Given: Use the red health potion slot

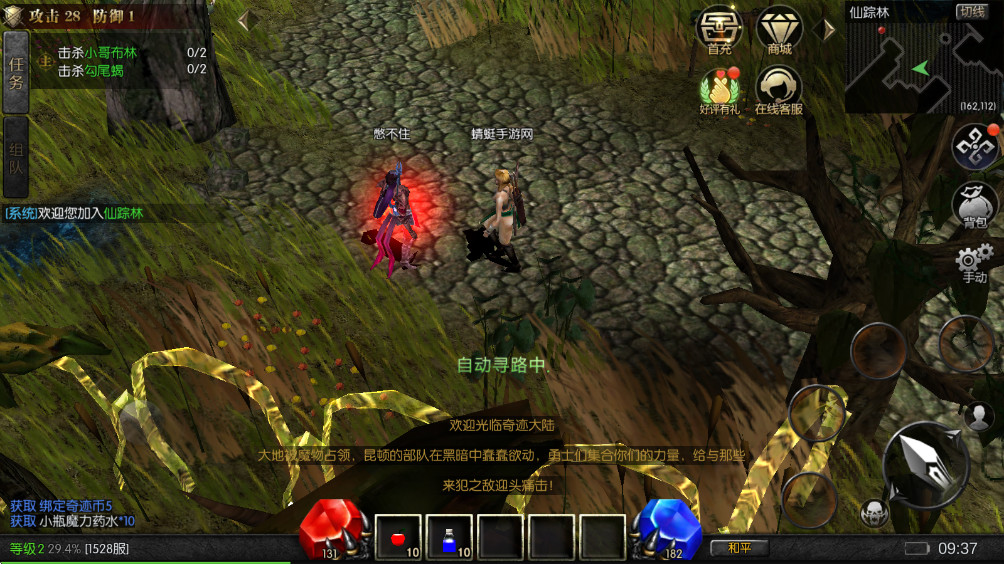Looking at the screenshot, I should point(398,537).
